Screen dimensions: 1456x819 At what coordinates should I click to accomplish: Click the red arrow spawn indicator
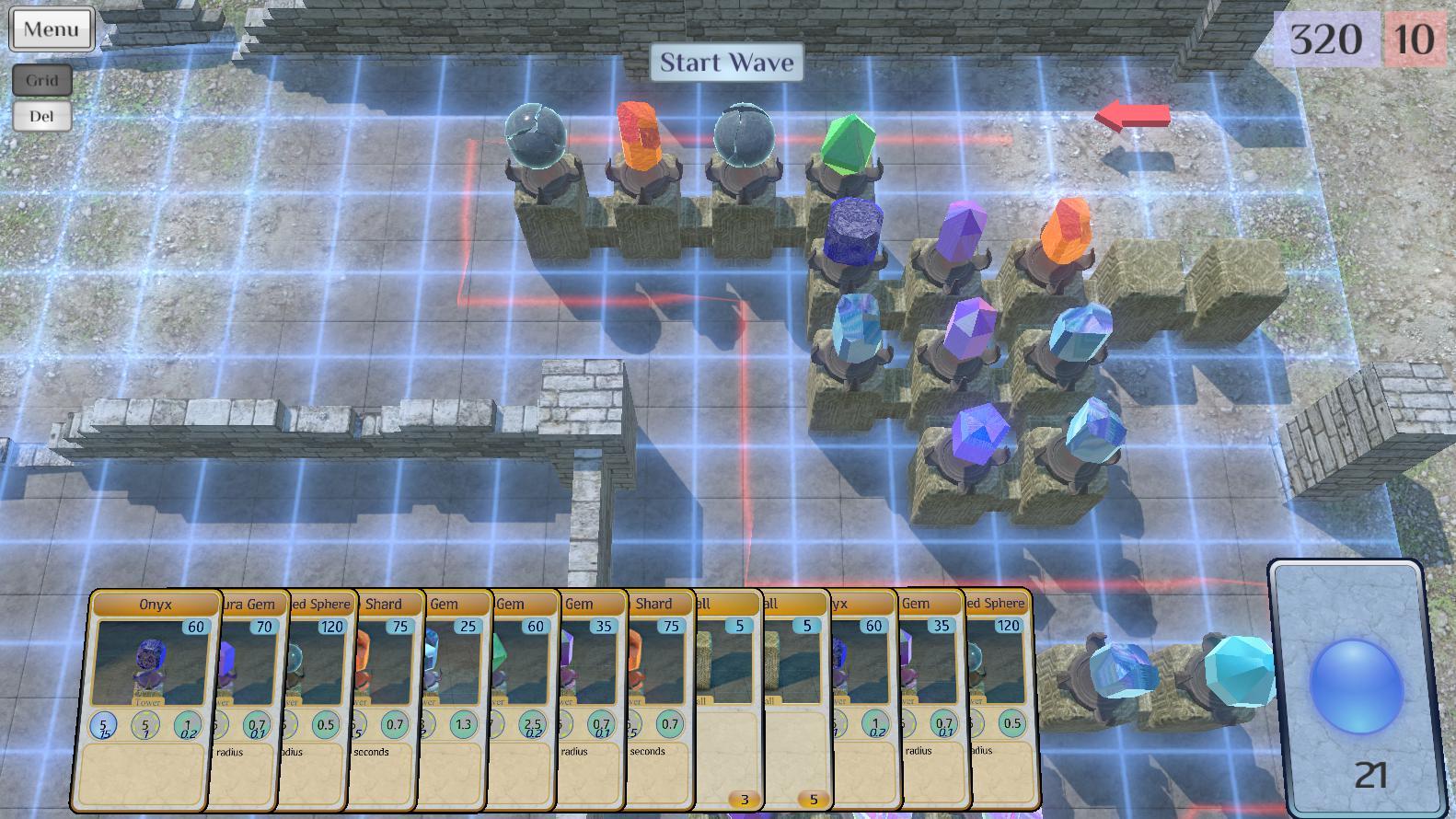pyautogui.click(x=1131, y=115)
